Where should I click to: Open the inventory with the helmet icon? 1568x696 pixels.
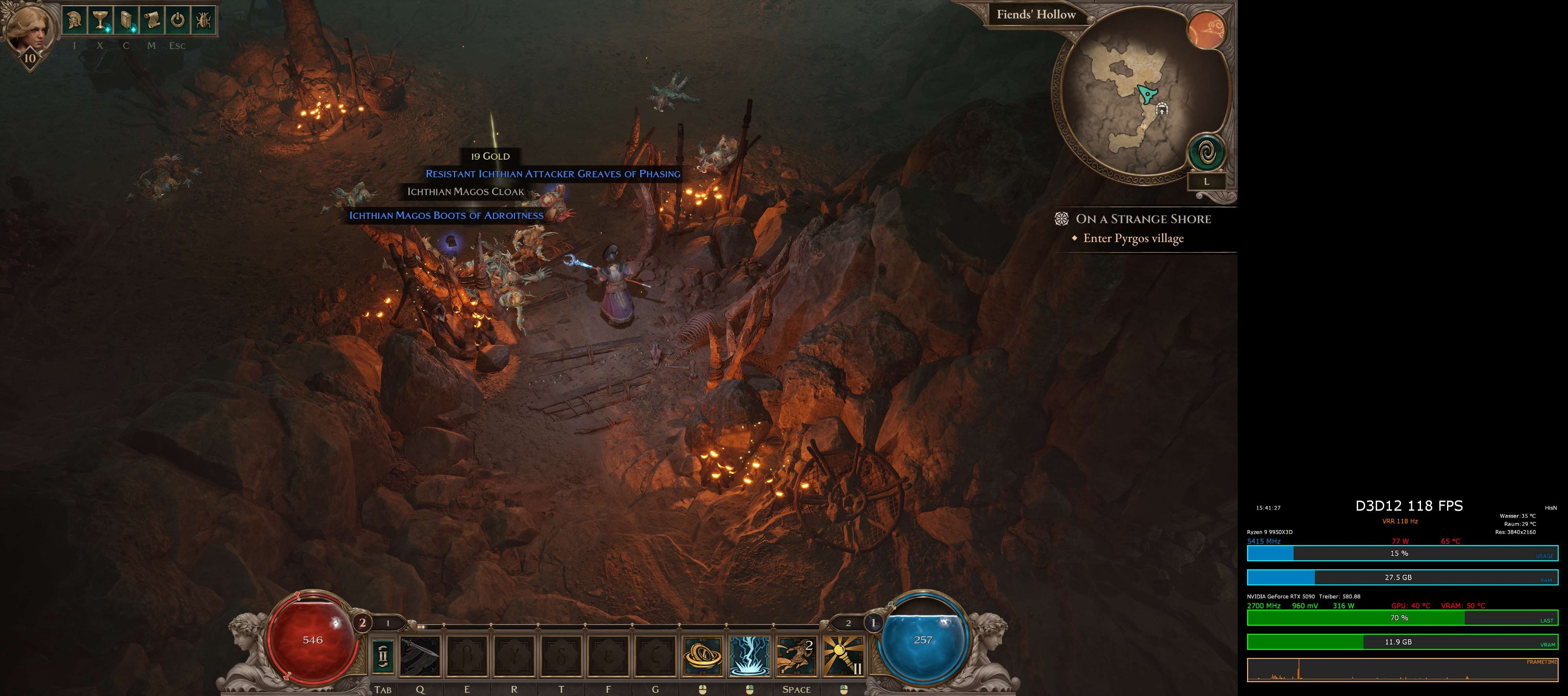[x=74, y=20]
